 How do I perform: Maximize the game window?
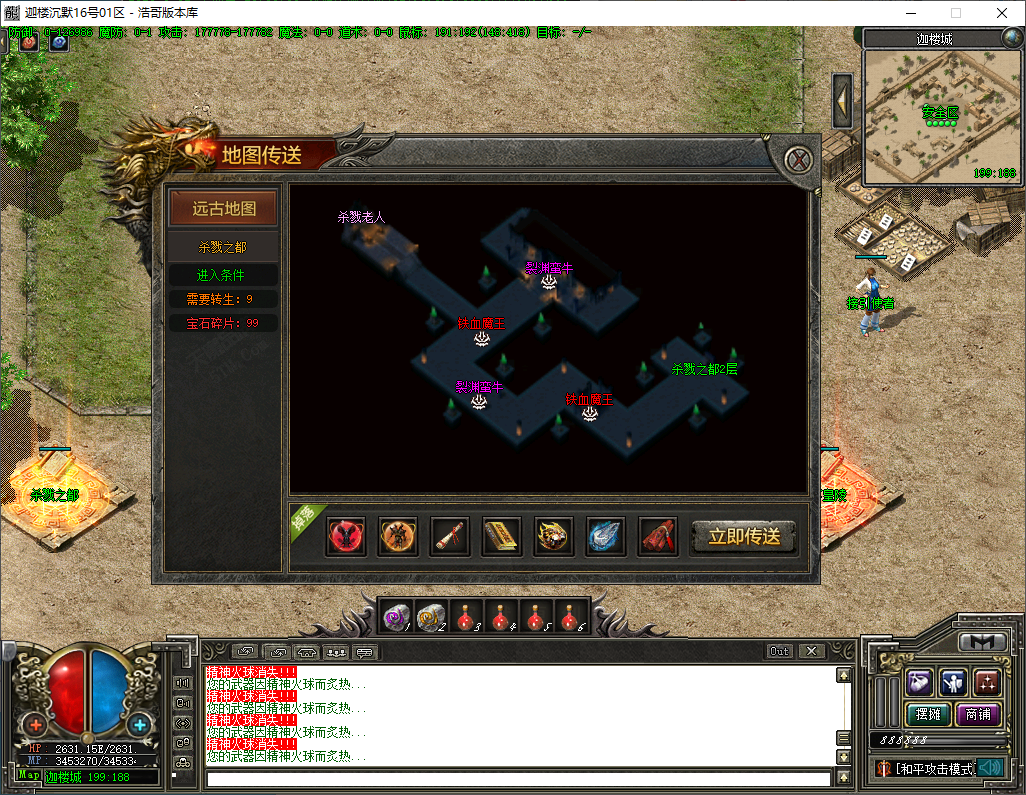(955, 13)
